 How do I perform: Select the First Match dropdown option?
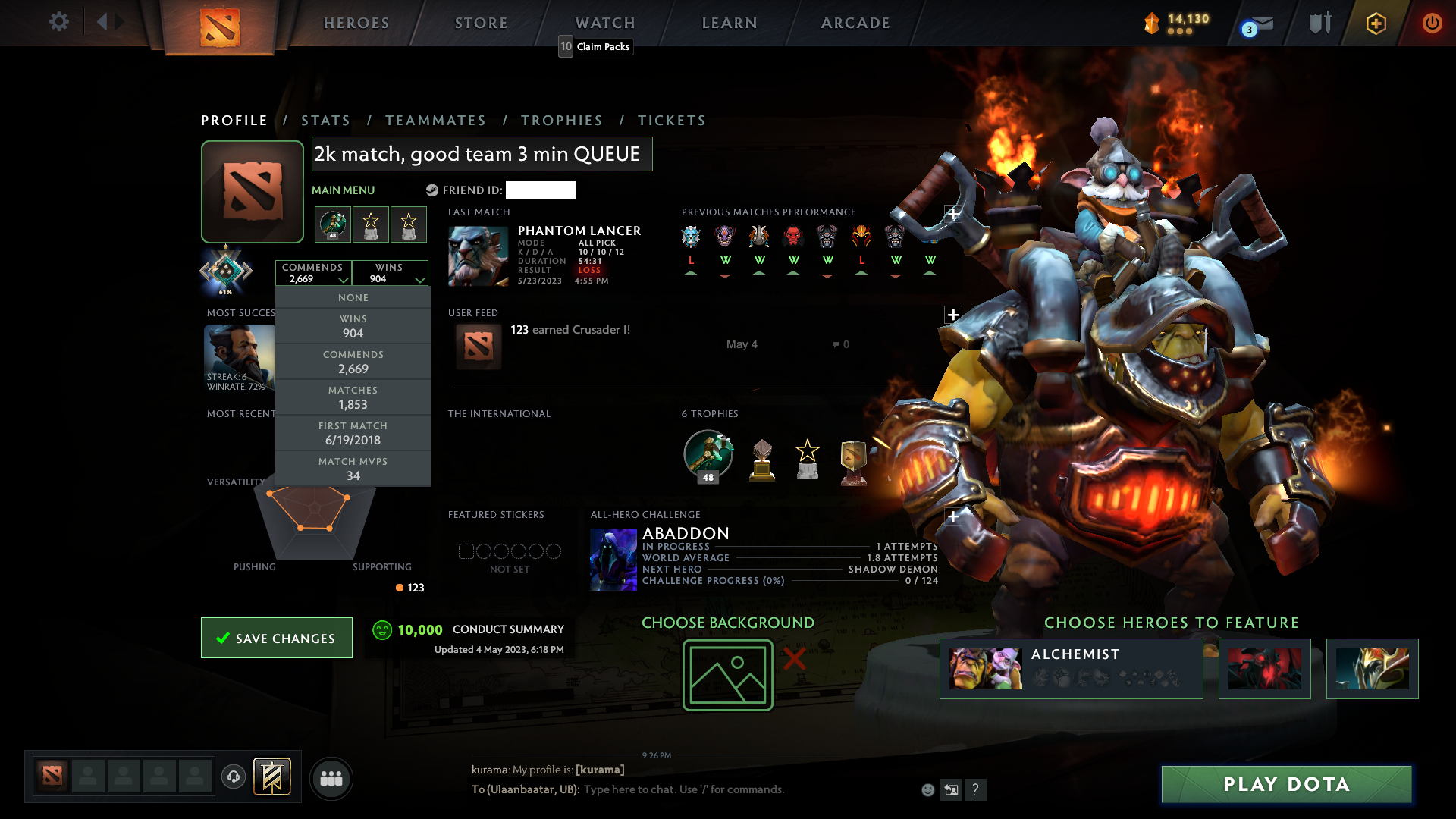[x=353, y=433]
